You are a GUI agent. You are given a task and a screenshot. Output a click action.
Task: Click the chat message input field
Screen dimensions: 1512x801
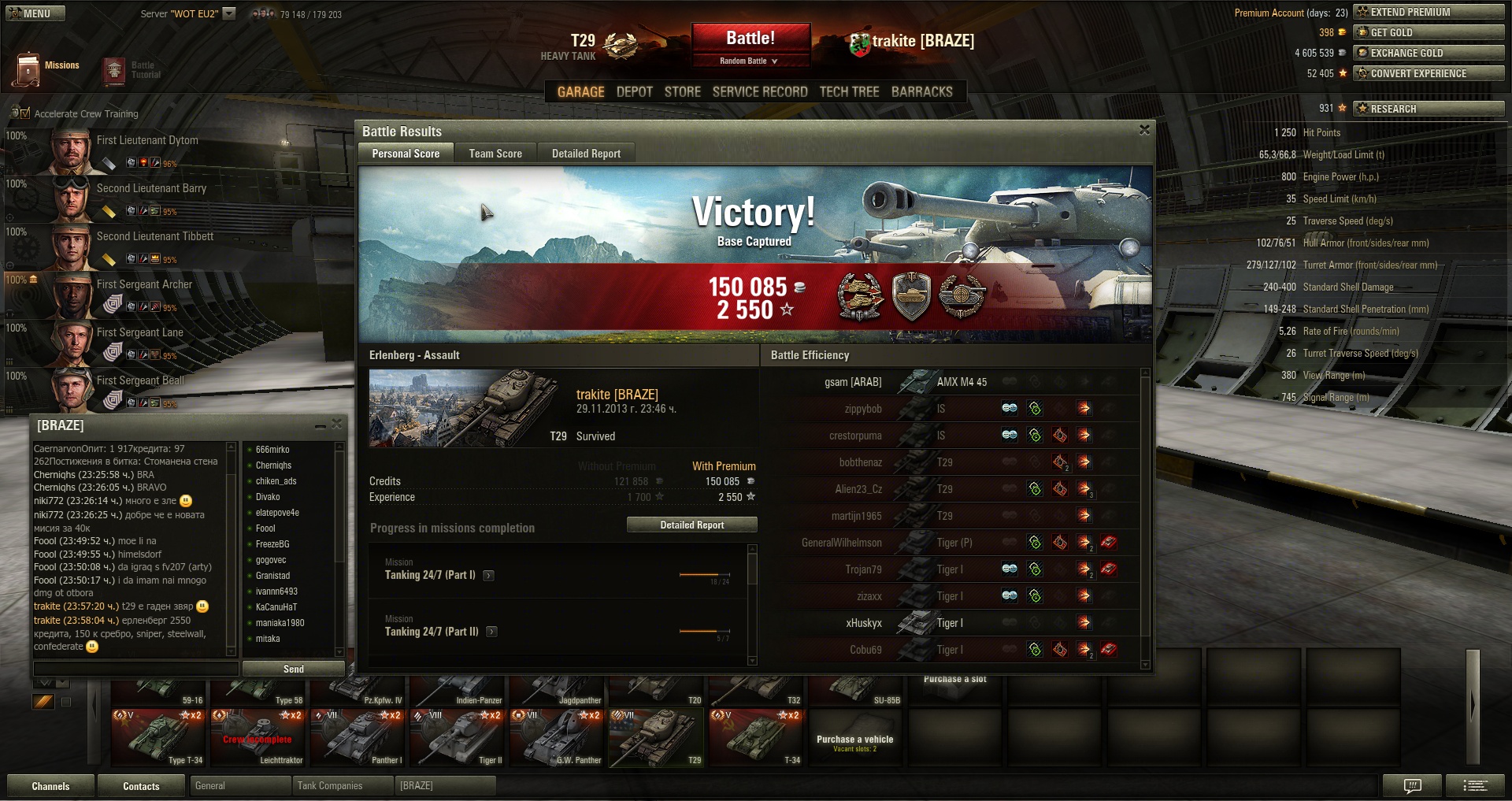click(x=135, y=669)
